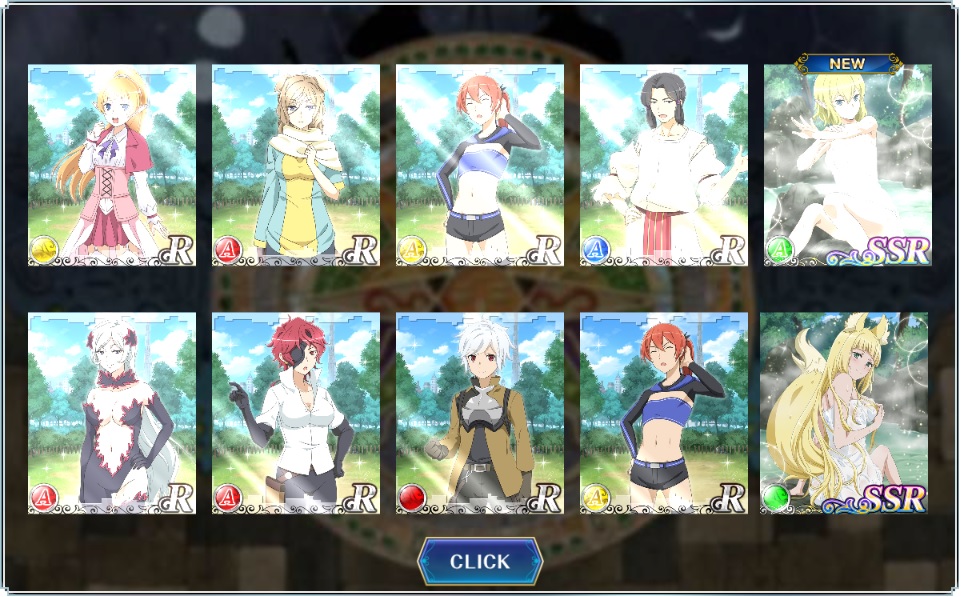961x597 pixels.
Task: View the white-haired woman in black outfit card
Action: click(112, 413)
